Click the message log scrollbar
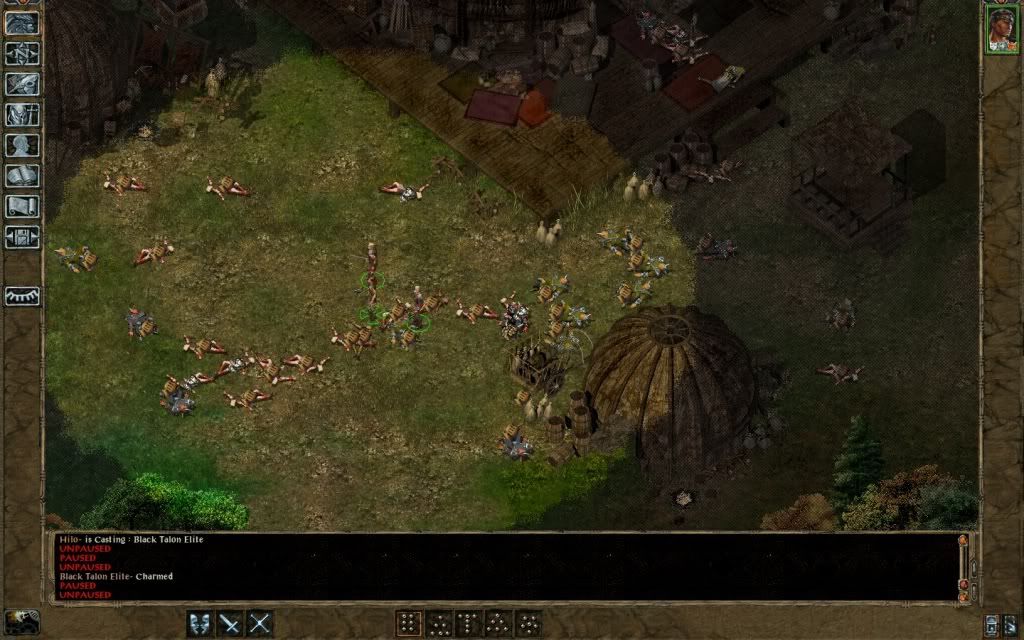Viewport: 1024px width, 640px height. point(963,565)
